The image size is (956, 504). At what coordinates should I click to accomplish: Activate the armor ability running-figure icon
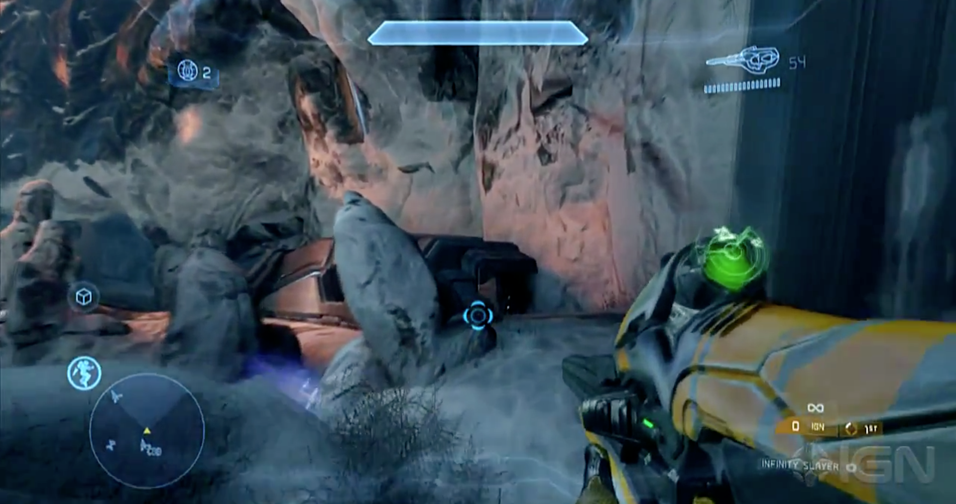click(x=84, y=373)
